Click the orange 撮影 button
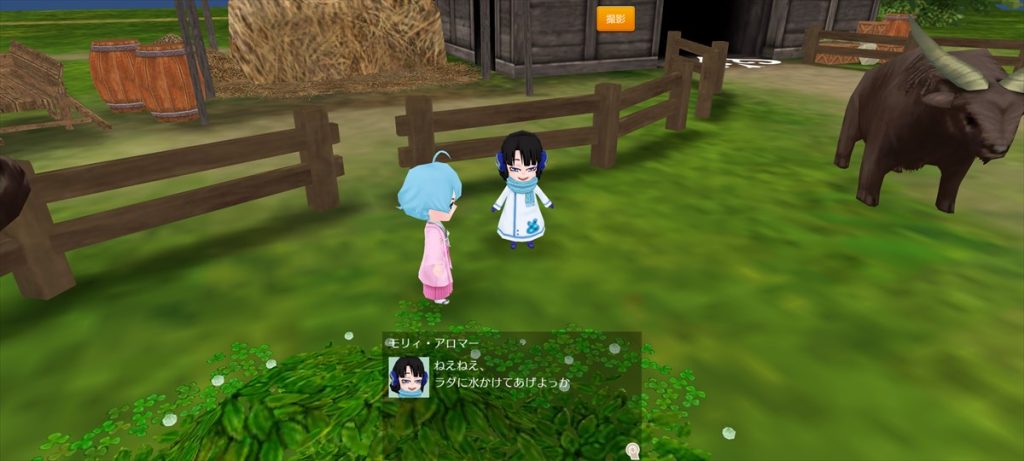Image resolution: width=1024 pixels, height=461 pixels. point(615,19)
